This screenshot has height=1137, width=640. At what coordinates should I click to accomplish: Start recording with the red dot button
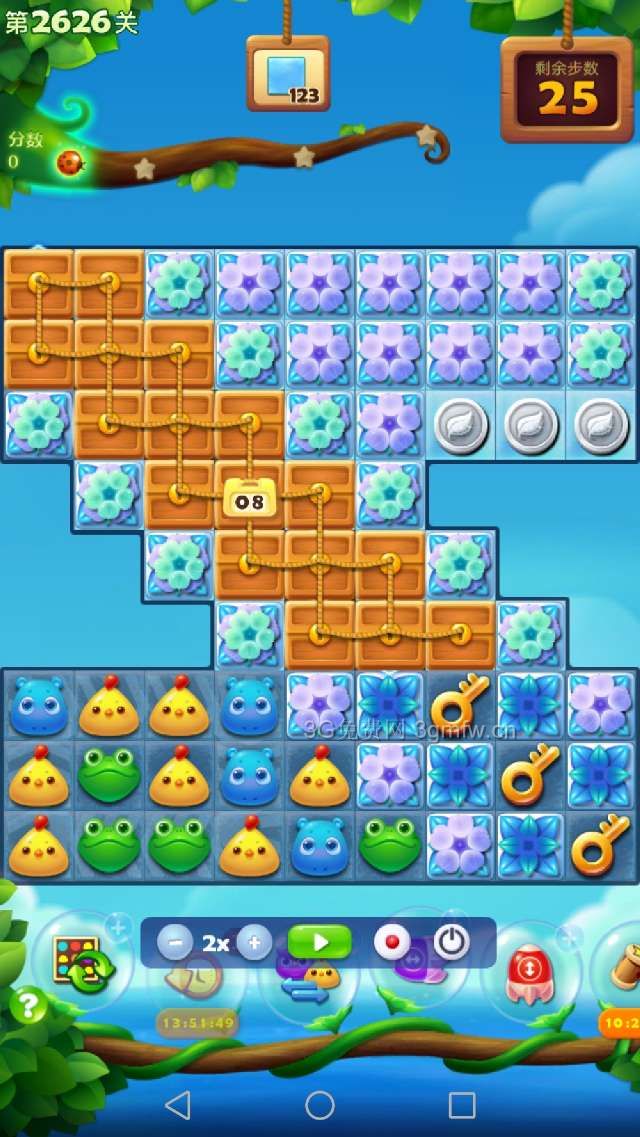coord(391,942)
